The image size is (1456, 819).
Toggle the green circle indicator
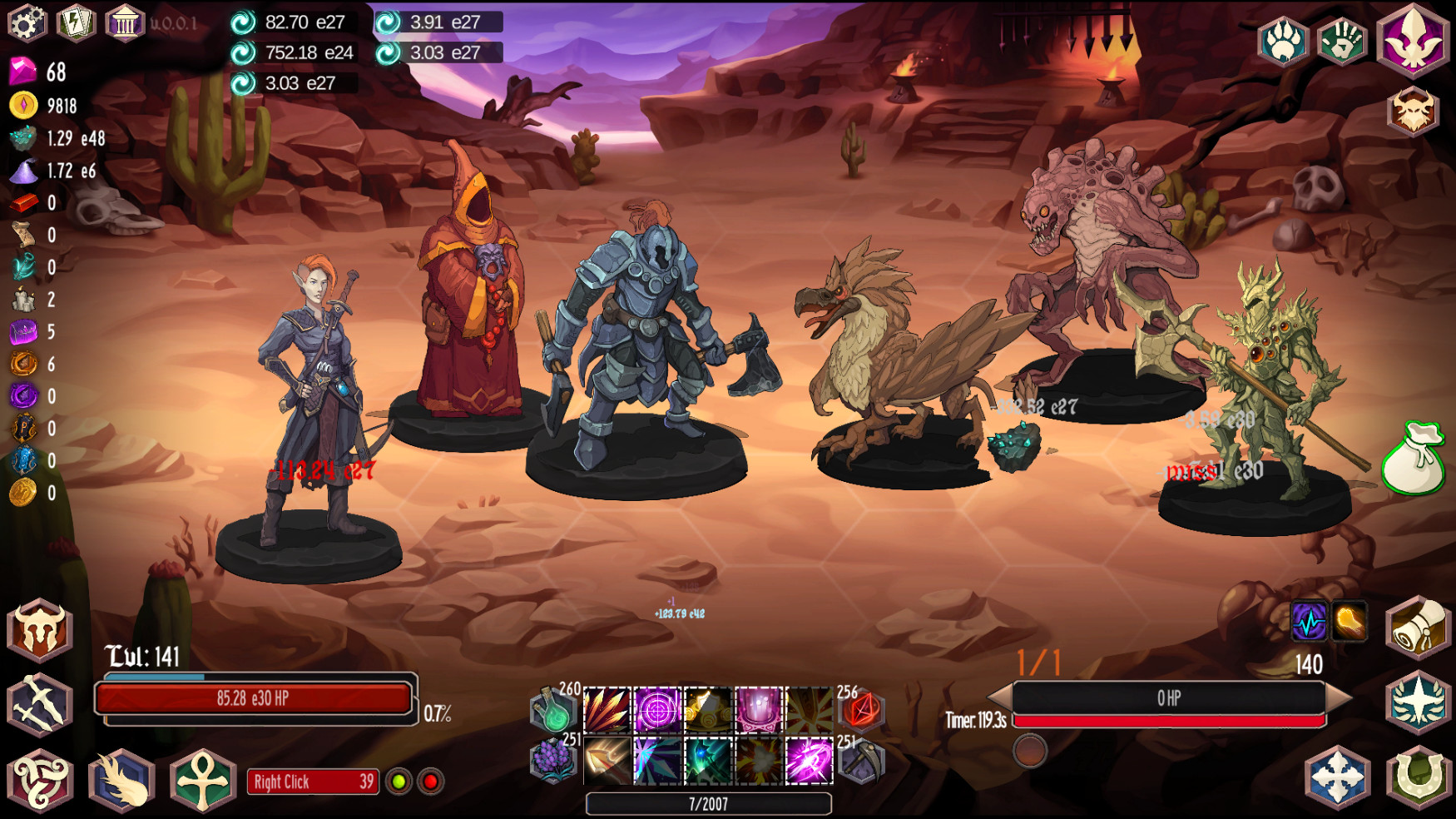[399, 782]
